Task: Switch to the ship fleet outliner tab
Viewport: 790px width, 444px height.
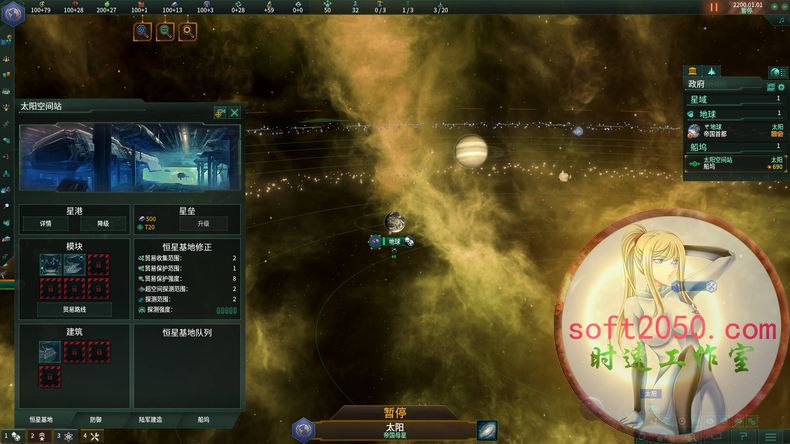Action: pos(711,72)
